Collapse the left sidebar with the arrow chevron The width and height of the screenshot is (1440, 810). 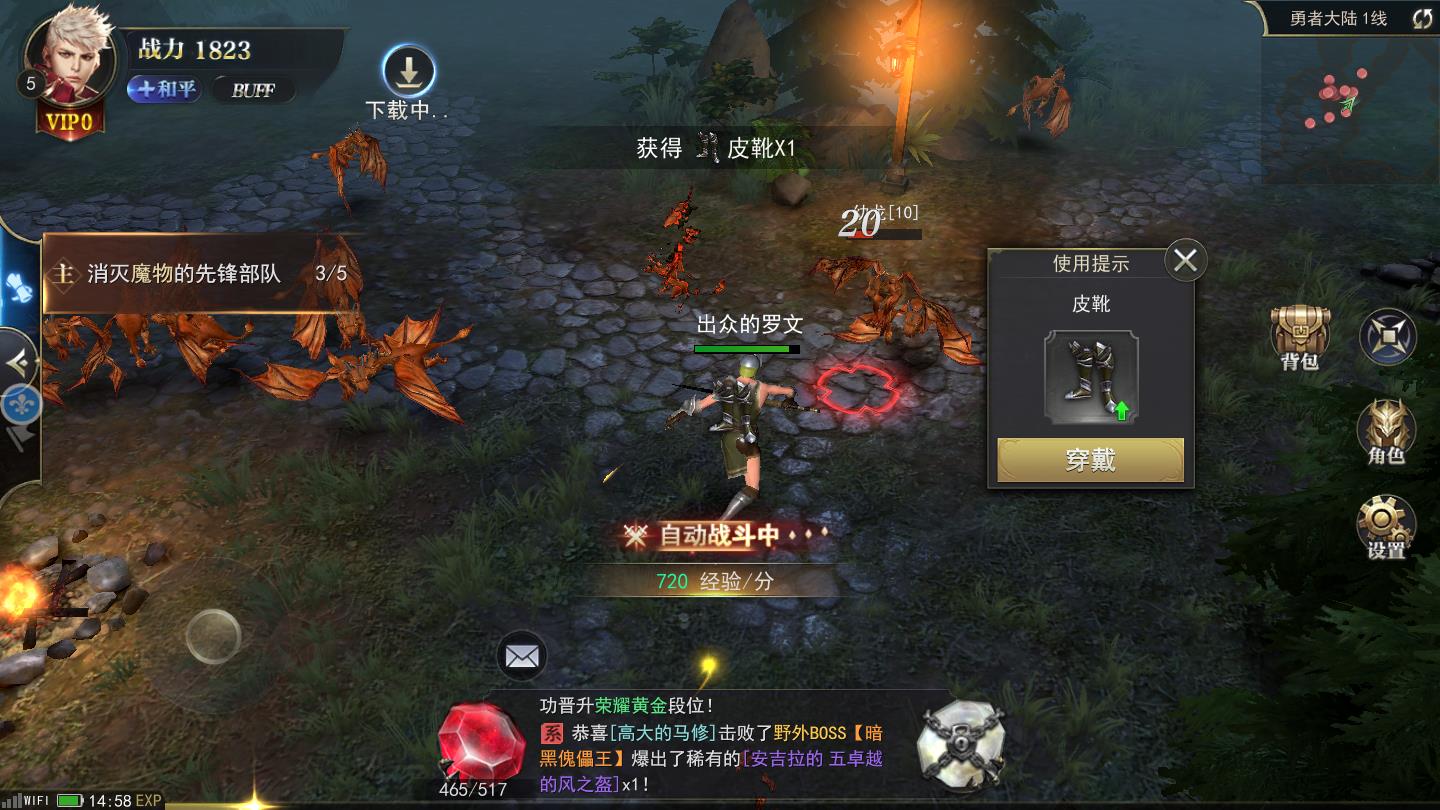pyautogui.click(x=16, y=361)
